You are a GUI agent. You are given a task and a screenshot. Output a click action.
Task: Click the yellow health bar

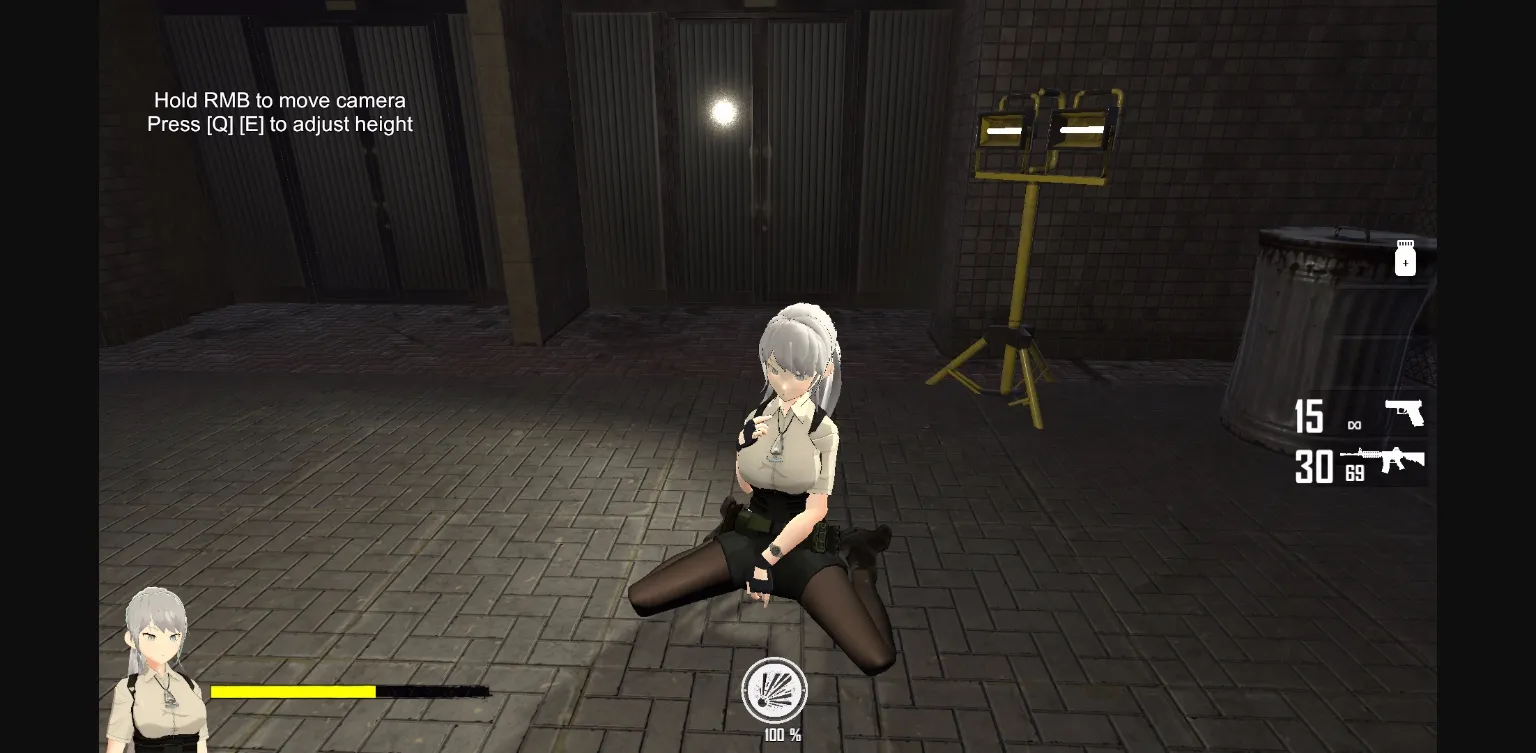(293, 691)
